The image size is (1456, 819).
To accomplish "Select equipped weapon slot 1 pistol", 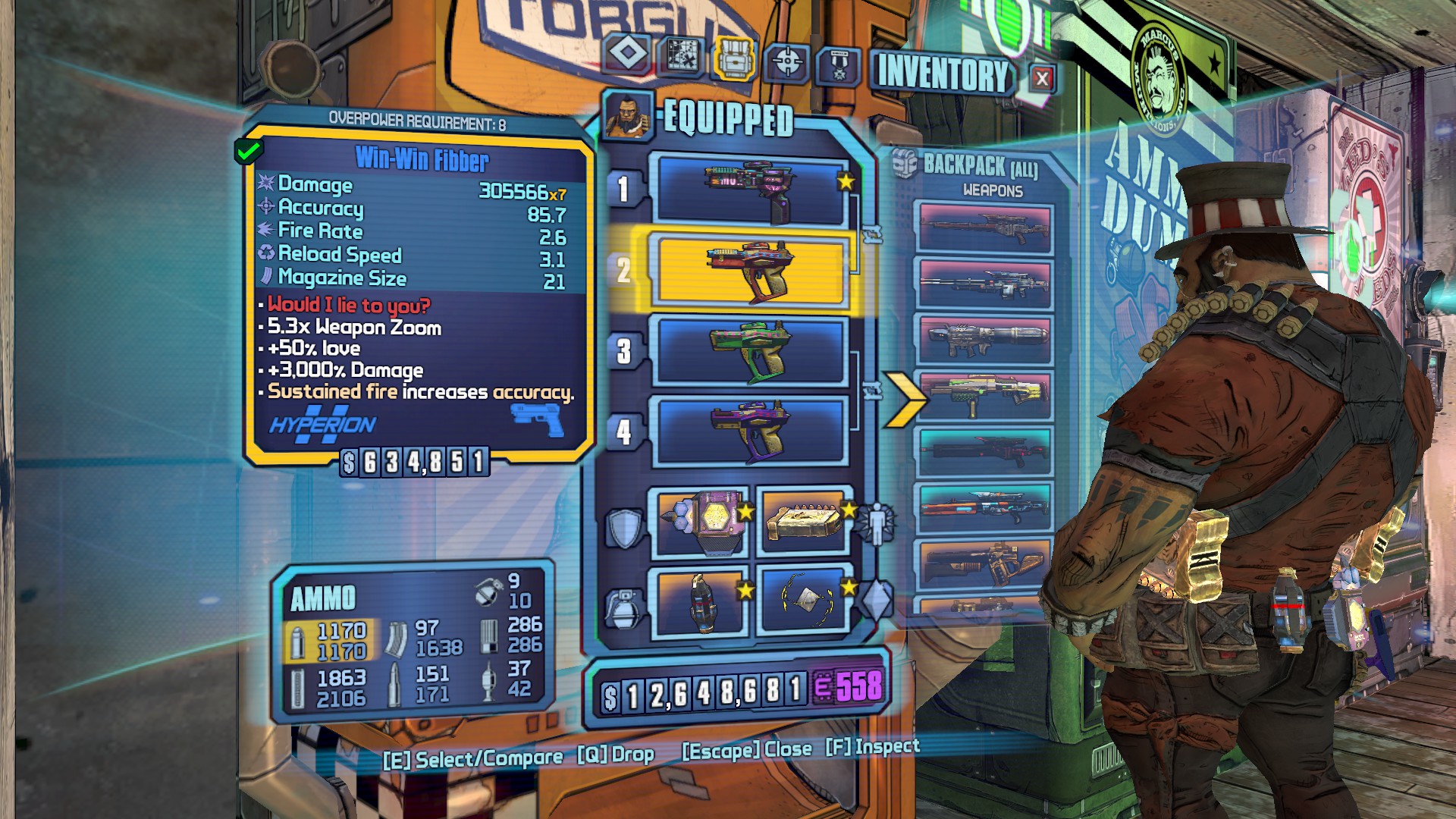I will [x=752, y=190].
